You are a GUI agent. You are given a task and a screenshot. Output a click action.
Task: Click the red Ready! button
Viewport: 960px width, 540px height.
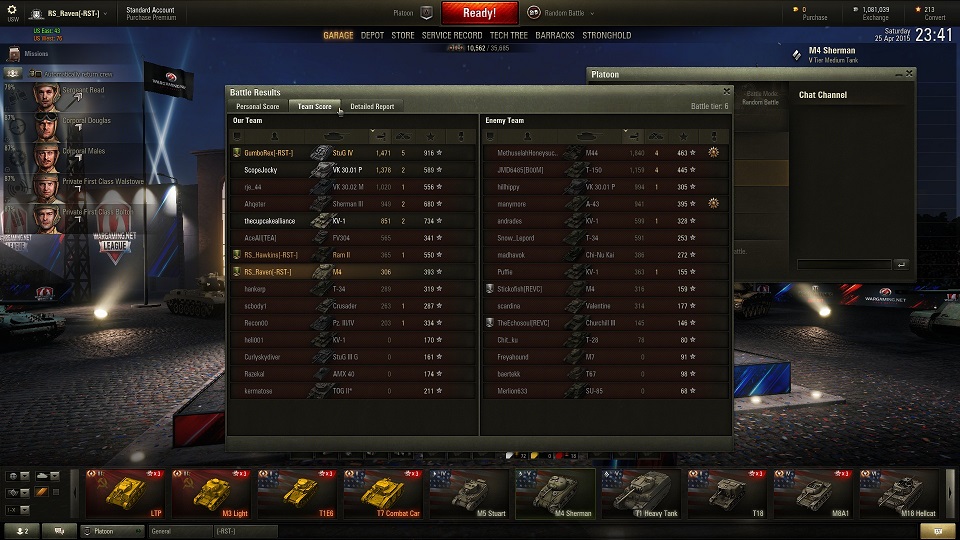(479, 13)
